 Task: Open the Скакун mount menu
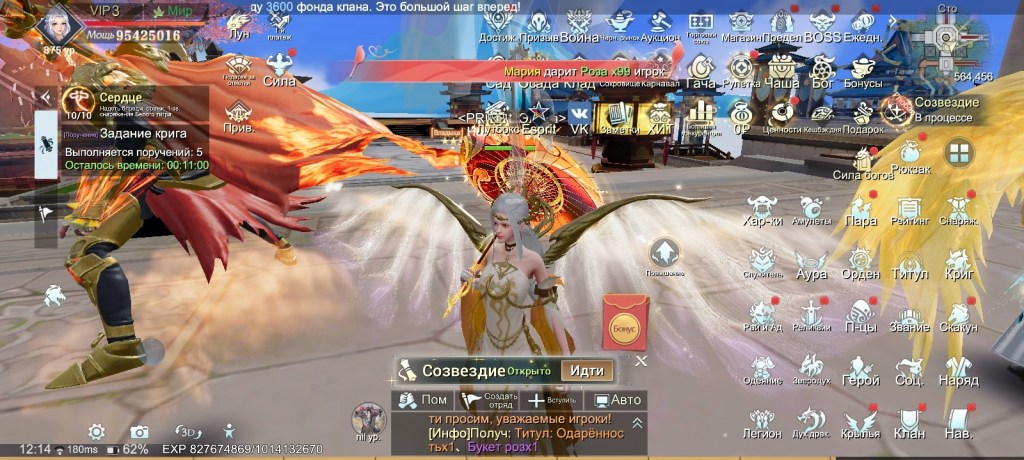click(x=958, y=316)
